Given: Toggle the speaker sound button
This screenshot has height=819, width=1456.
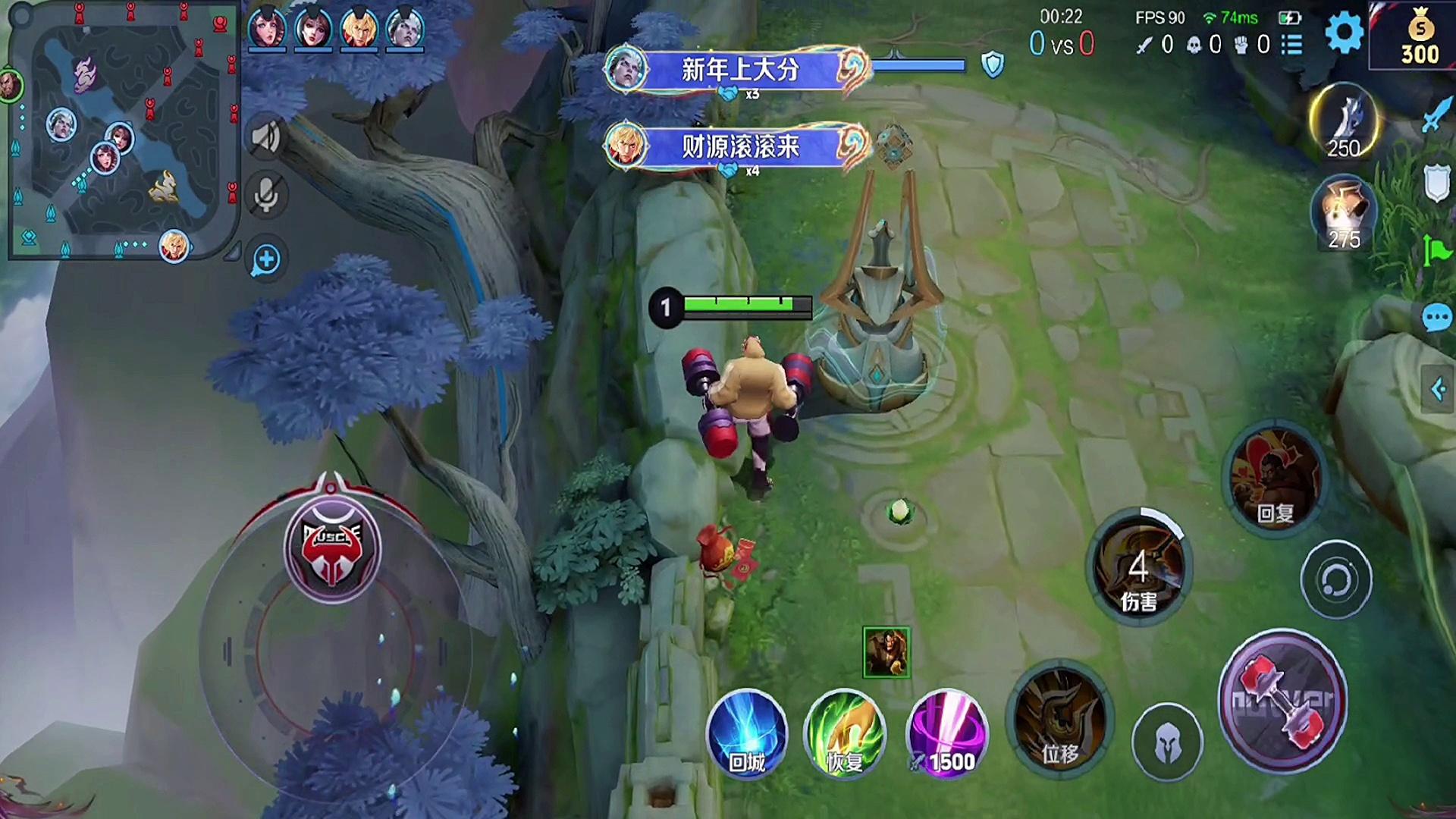Looking at the screenshot, I should pyautogui.click(x=266, y=137).
